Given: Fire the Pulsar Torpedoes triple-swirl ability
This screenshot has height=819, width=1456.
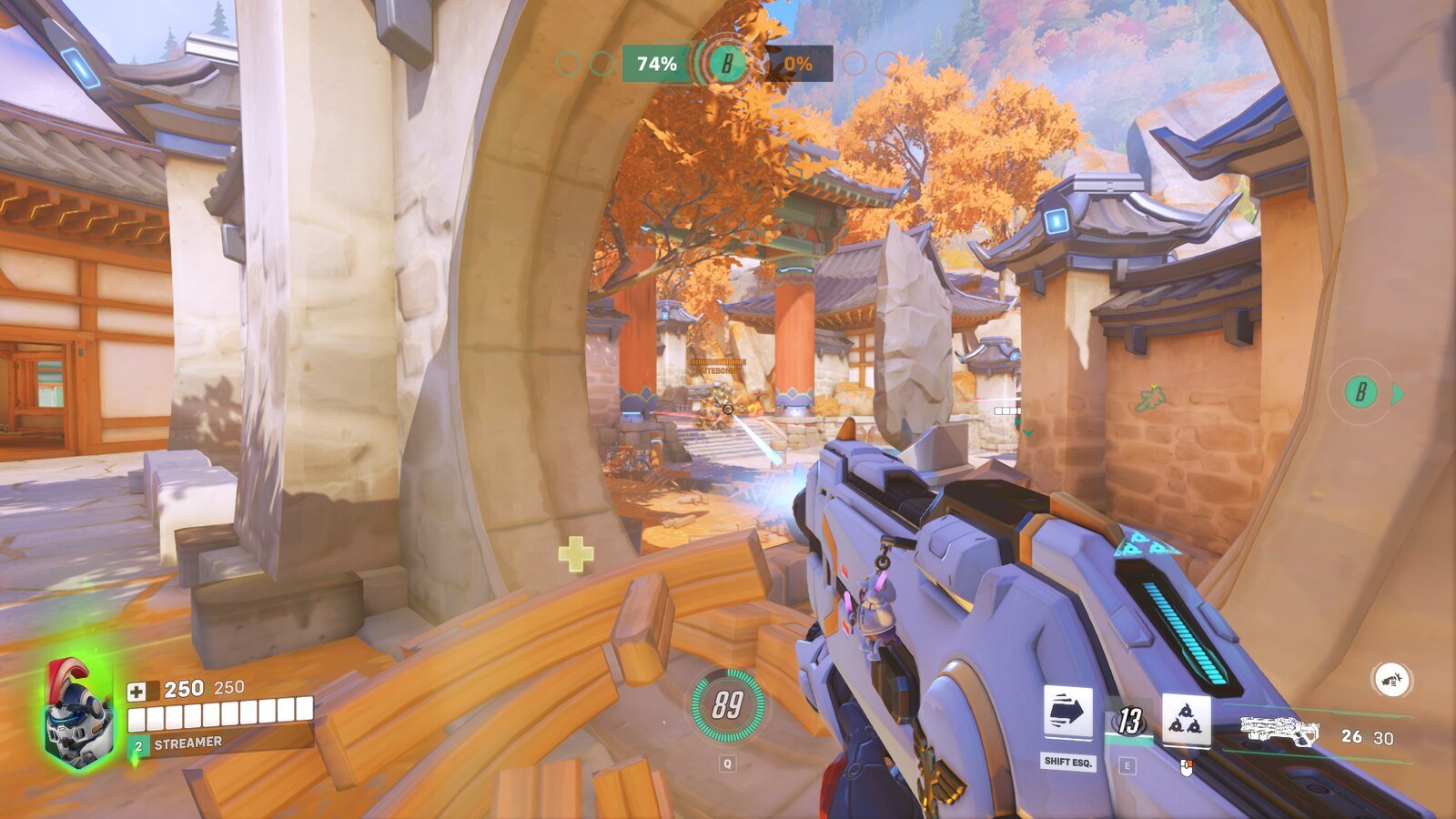Looking at the screenshot, I should click(1186, 721).
